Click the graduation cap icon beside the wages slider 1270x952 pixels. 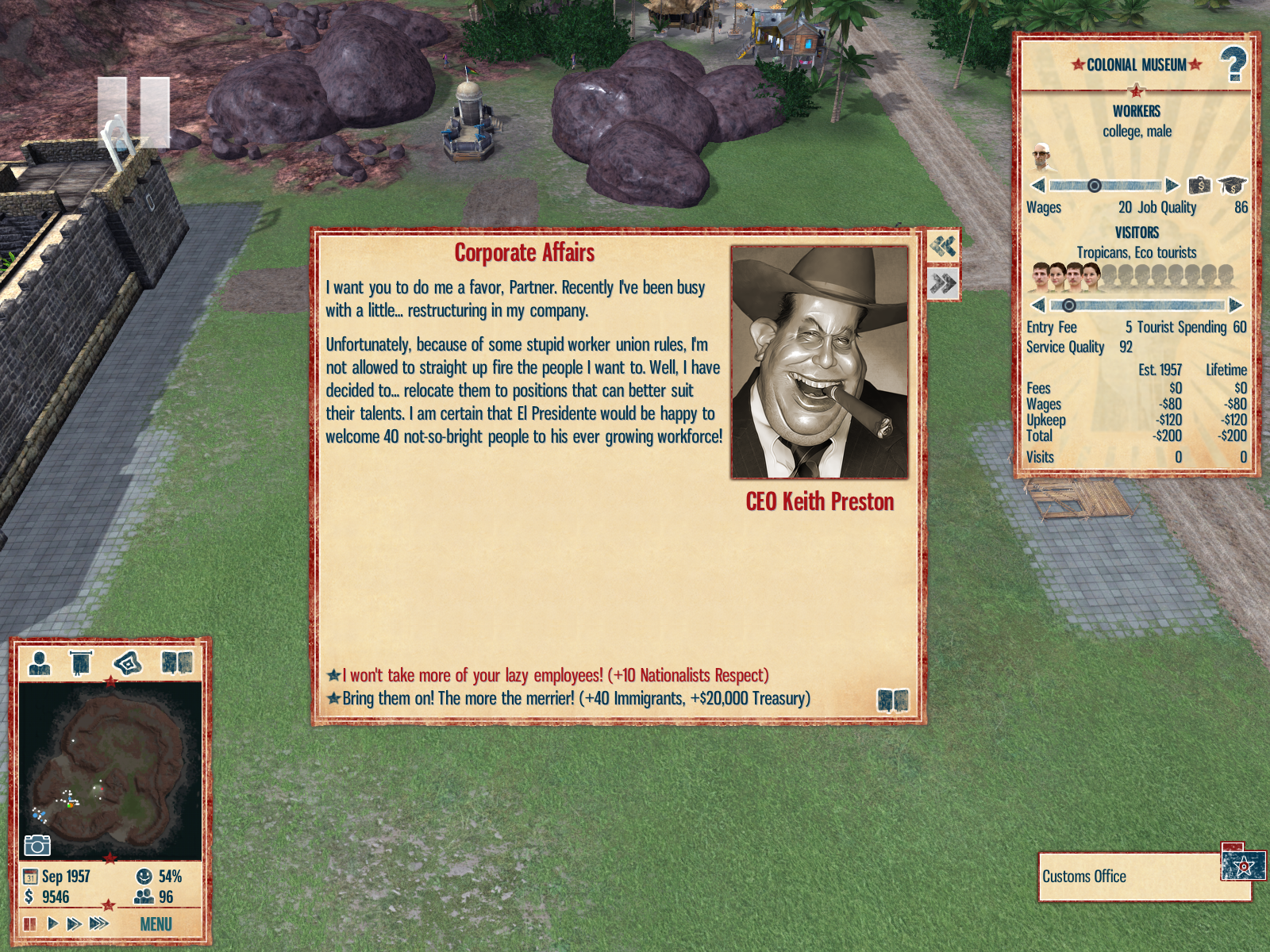[x=1232, y=186]
